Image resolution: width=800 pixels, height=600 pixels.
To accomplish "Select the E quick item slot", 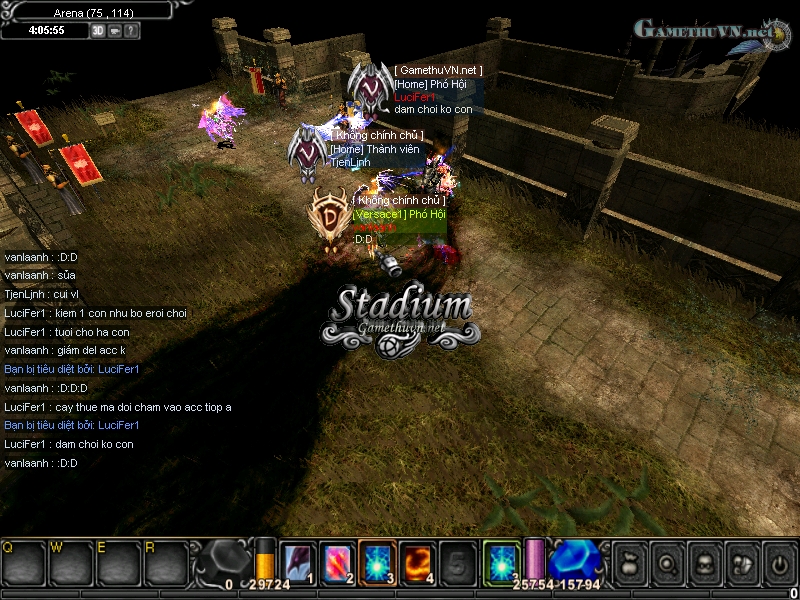I will [118, 564].
